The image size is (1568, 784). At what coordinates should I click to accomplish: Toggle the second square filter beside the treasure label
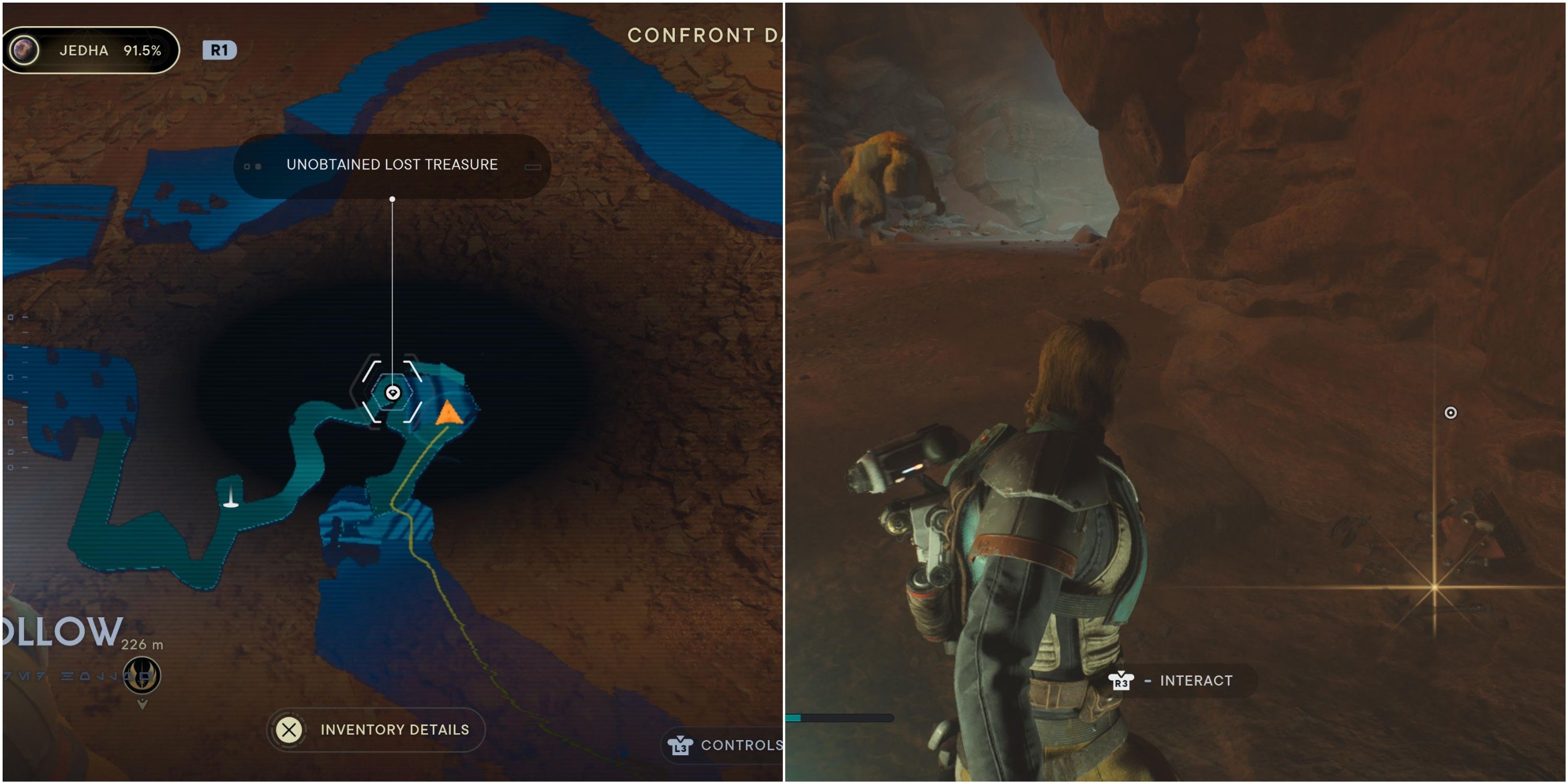[x=259, y=166]
